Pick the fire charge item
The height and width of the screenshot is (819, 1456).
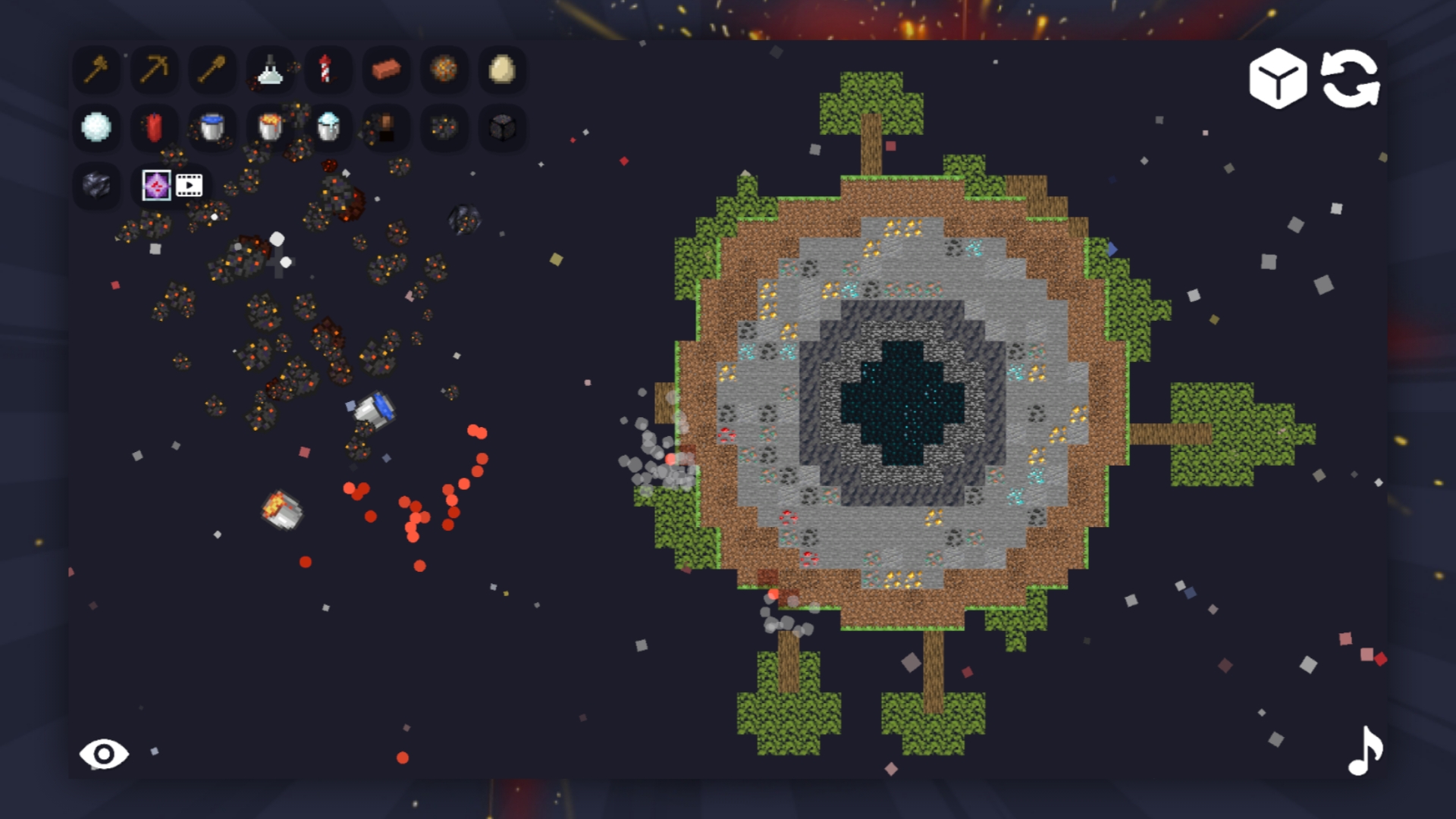tap(444, 71)
